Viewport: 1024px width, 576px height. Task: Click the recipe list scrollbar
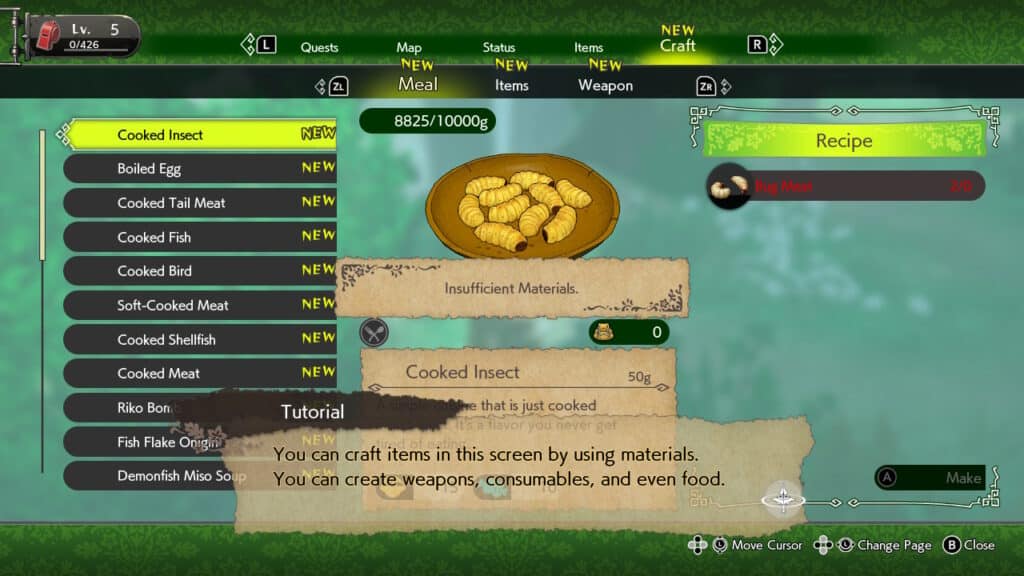[42, 300]
